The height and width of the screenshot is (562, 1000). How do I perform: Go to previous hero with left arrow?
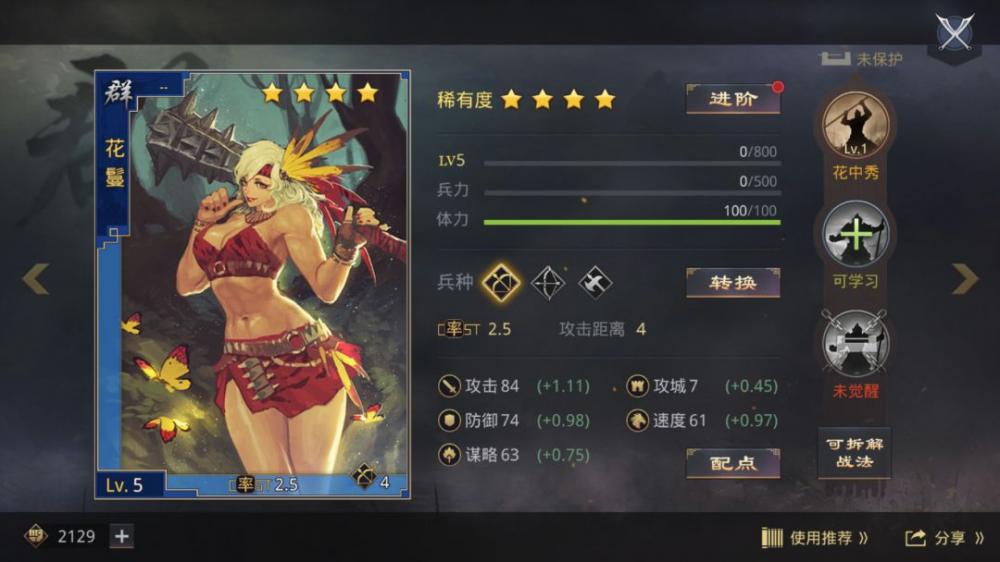coord(36,279)
